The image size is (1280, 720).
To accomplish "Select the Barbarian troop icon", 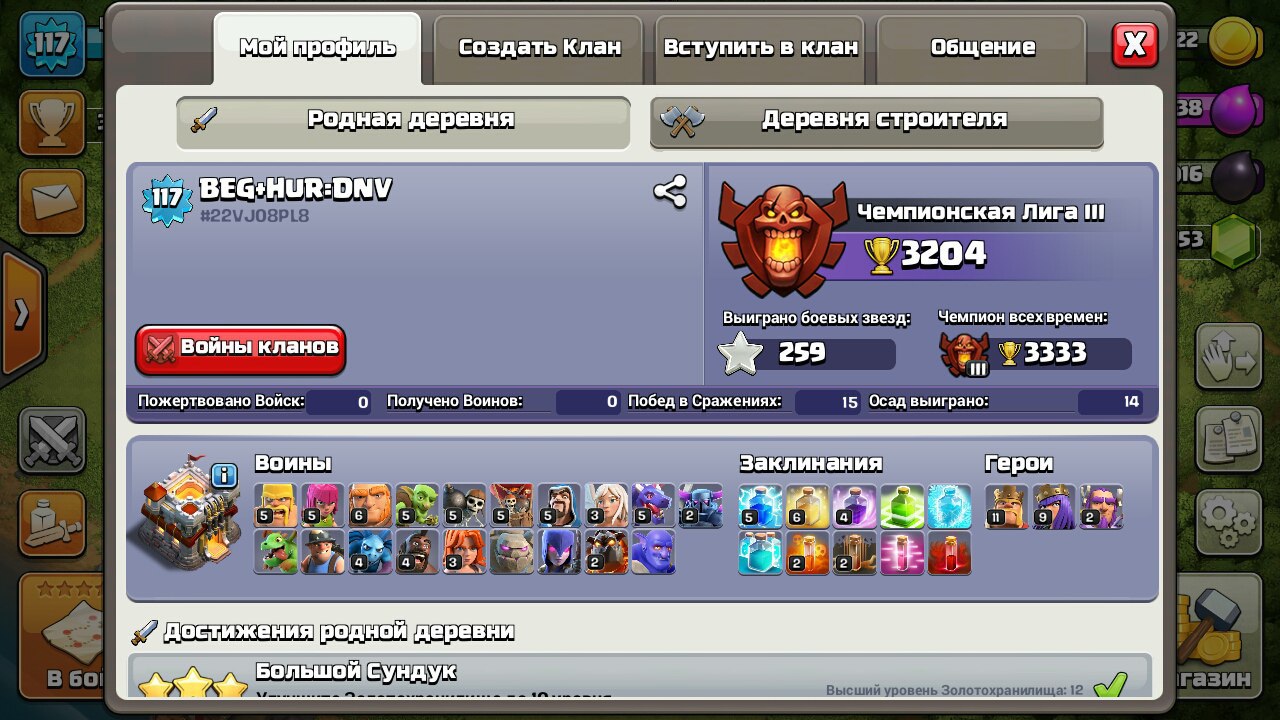I will coord(276,505).
